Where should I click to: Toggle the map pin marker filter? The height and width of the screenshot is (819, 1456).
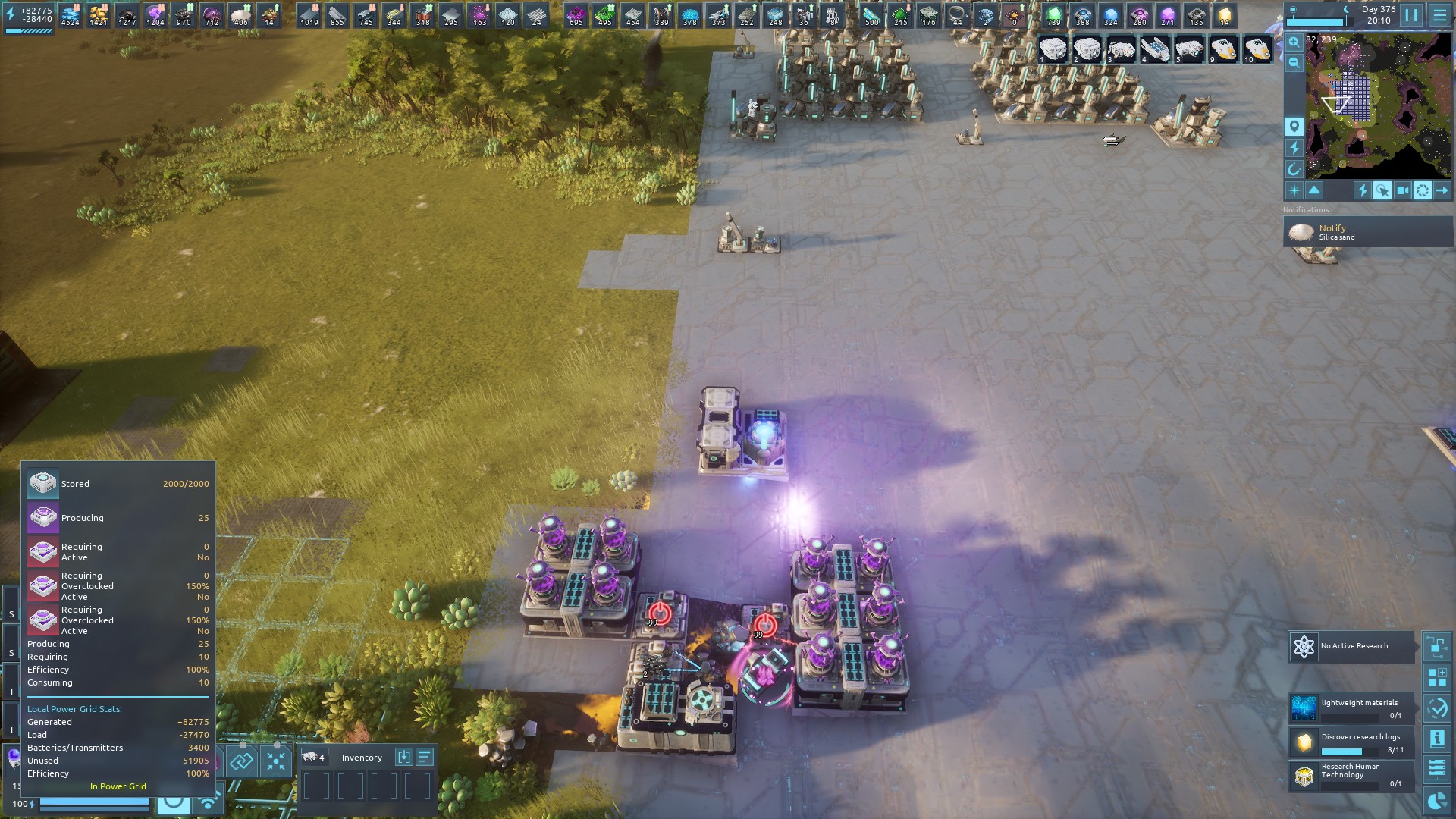[x=1294, y=127]
